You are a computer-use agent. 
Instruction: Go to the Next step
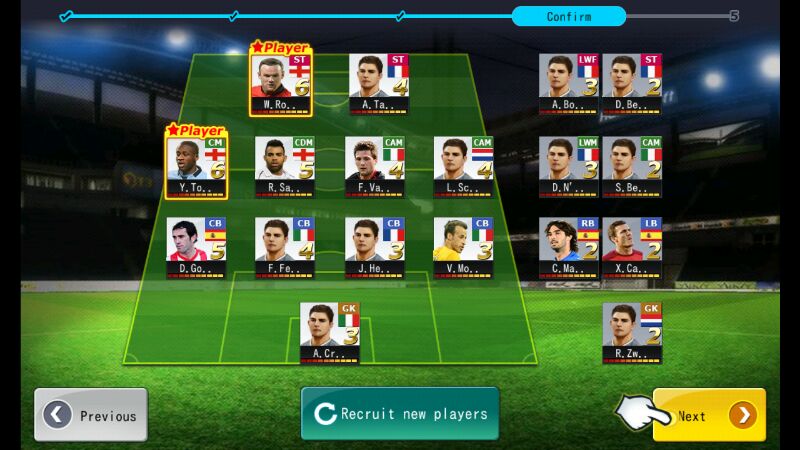[x=709, y=415]
